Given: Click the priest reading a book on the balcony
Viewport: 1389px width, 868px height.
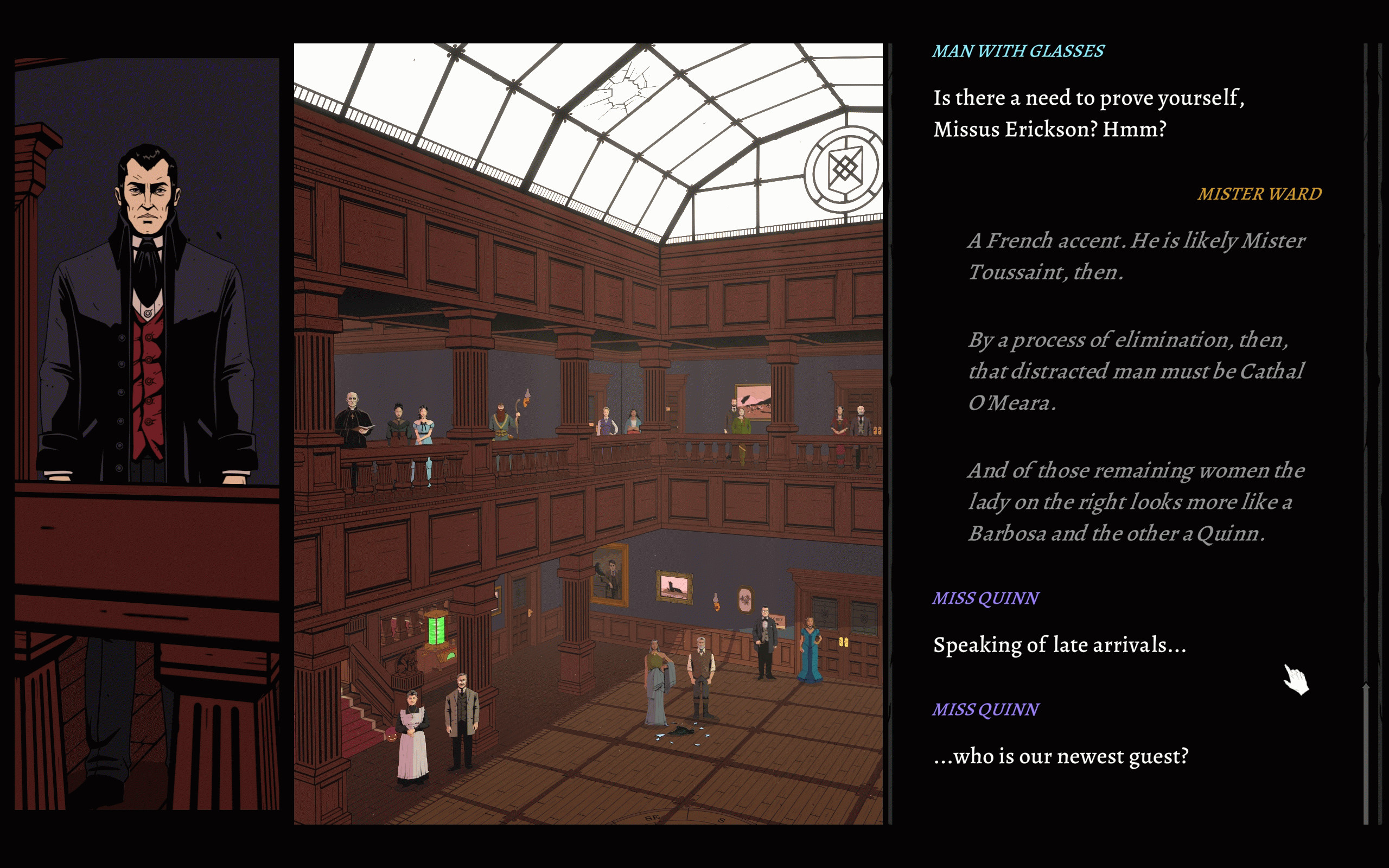Looking at the screenshot, I should [353, 419].
